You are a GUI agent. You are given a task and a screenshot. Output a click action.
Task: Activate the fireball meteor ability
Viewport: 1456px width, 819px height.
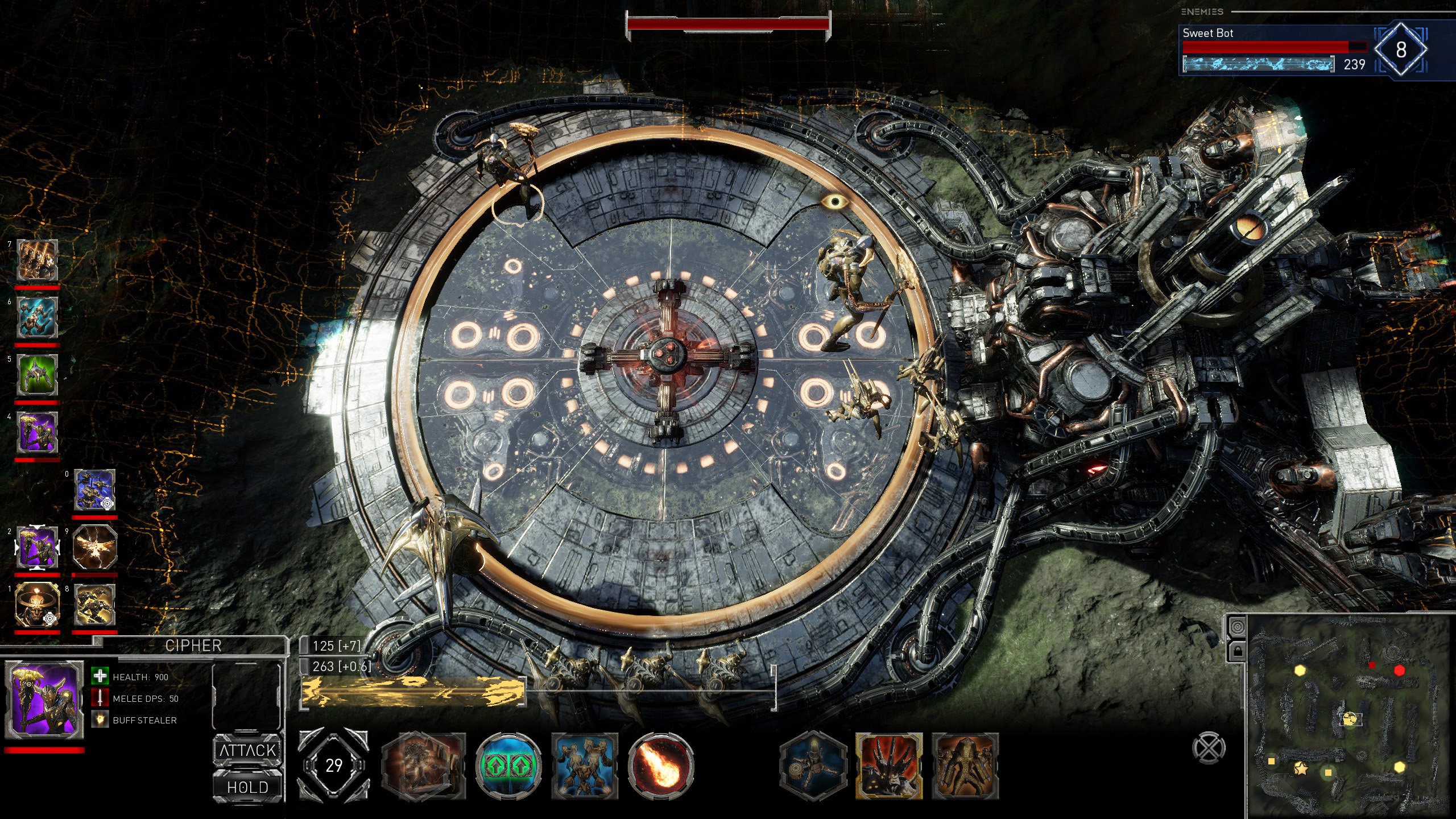661,766
